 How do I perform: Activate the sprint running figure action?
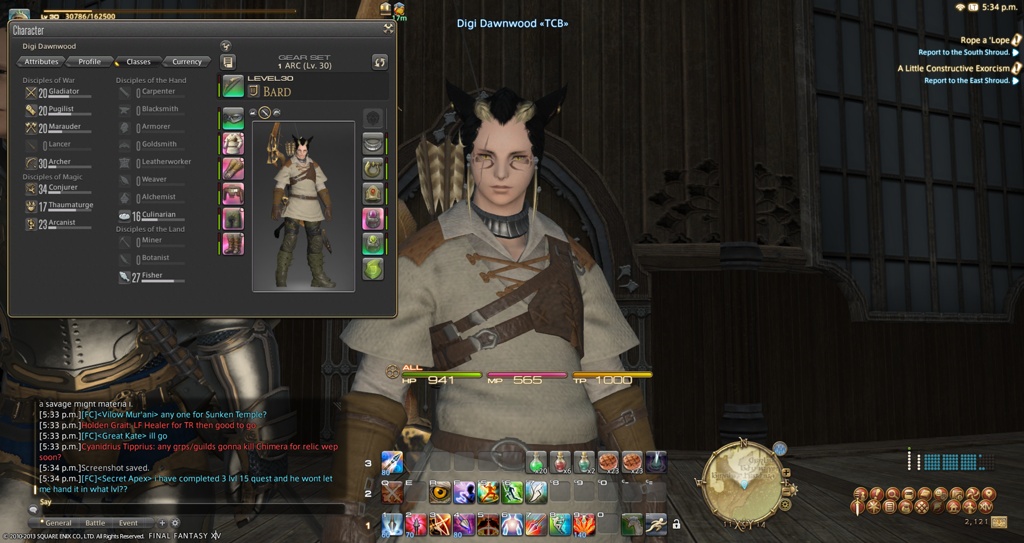[x=655, y=523]
